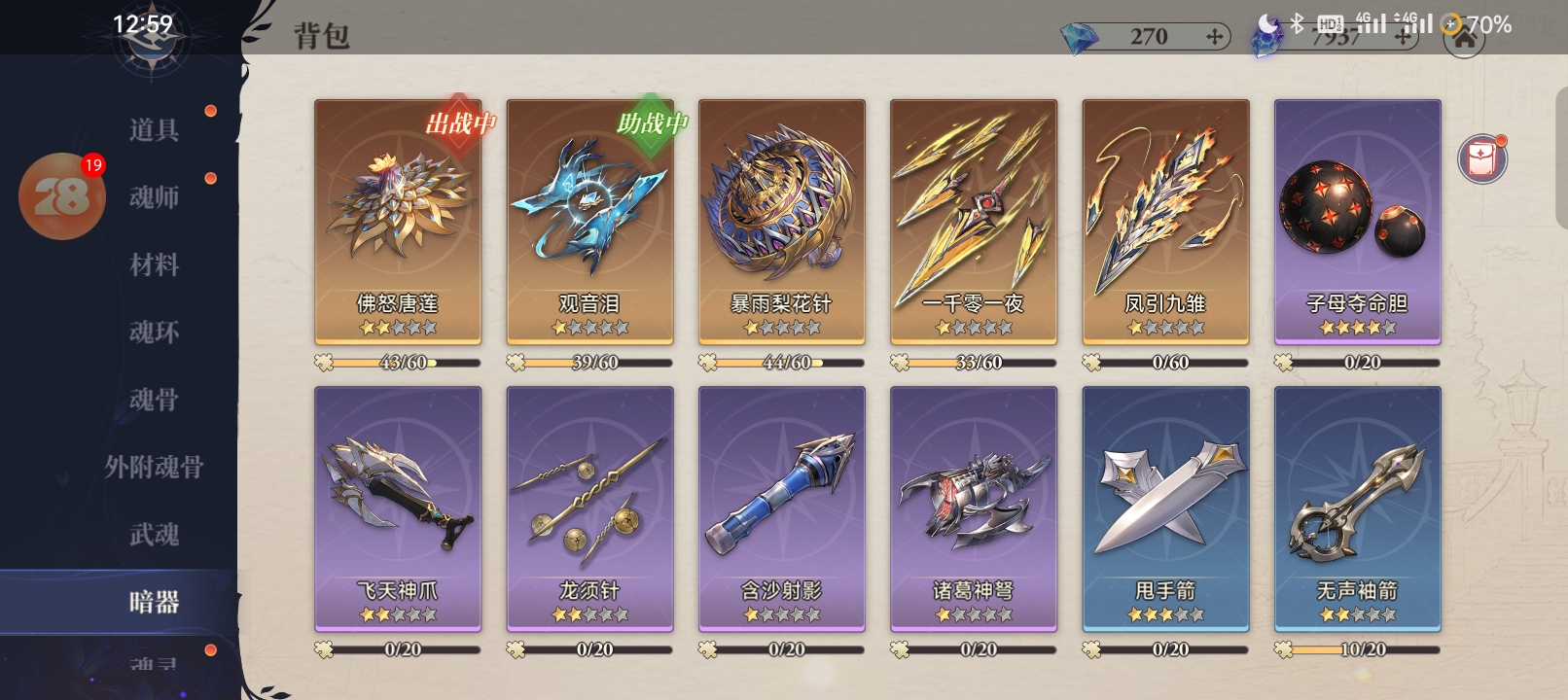Choose the 武魂 category
Viewport: 1568px width, 700px height.
(x=154, y=535)
